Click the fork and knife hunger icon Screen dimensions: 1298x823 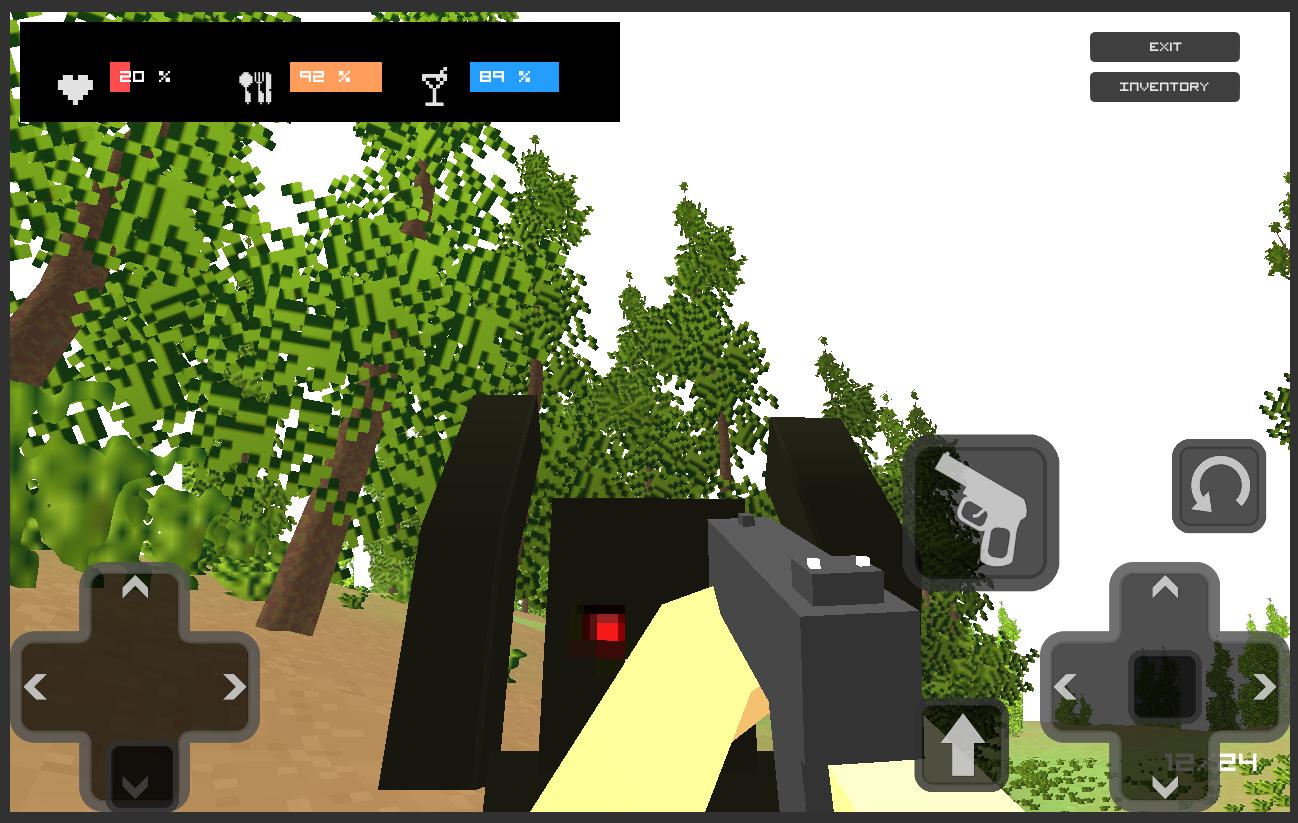258,85
